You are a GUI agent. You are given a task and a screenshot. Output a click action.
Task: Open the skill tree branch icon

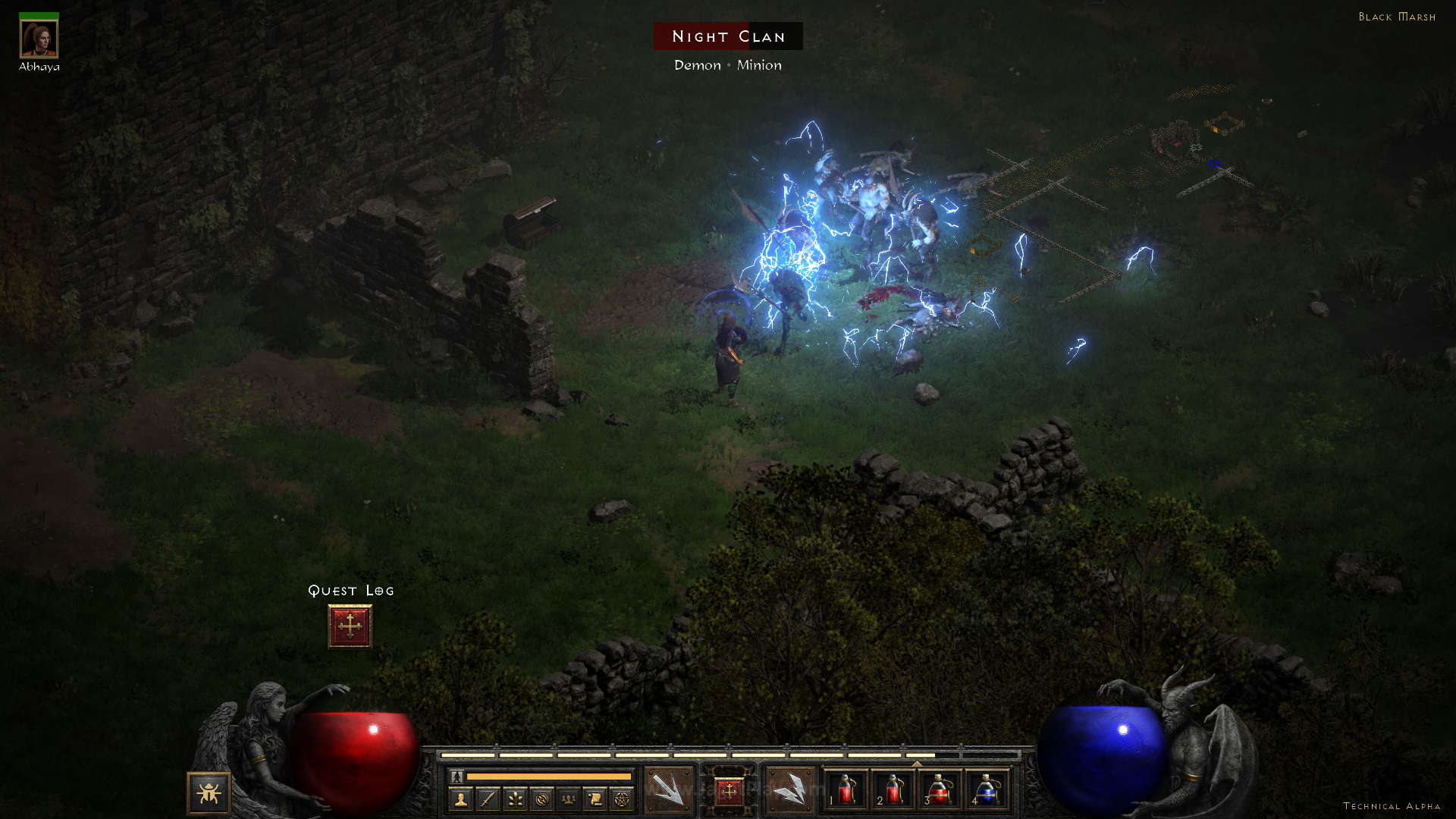(515, 799)
